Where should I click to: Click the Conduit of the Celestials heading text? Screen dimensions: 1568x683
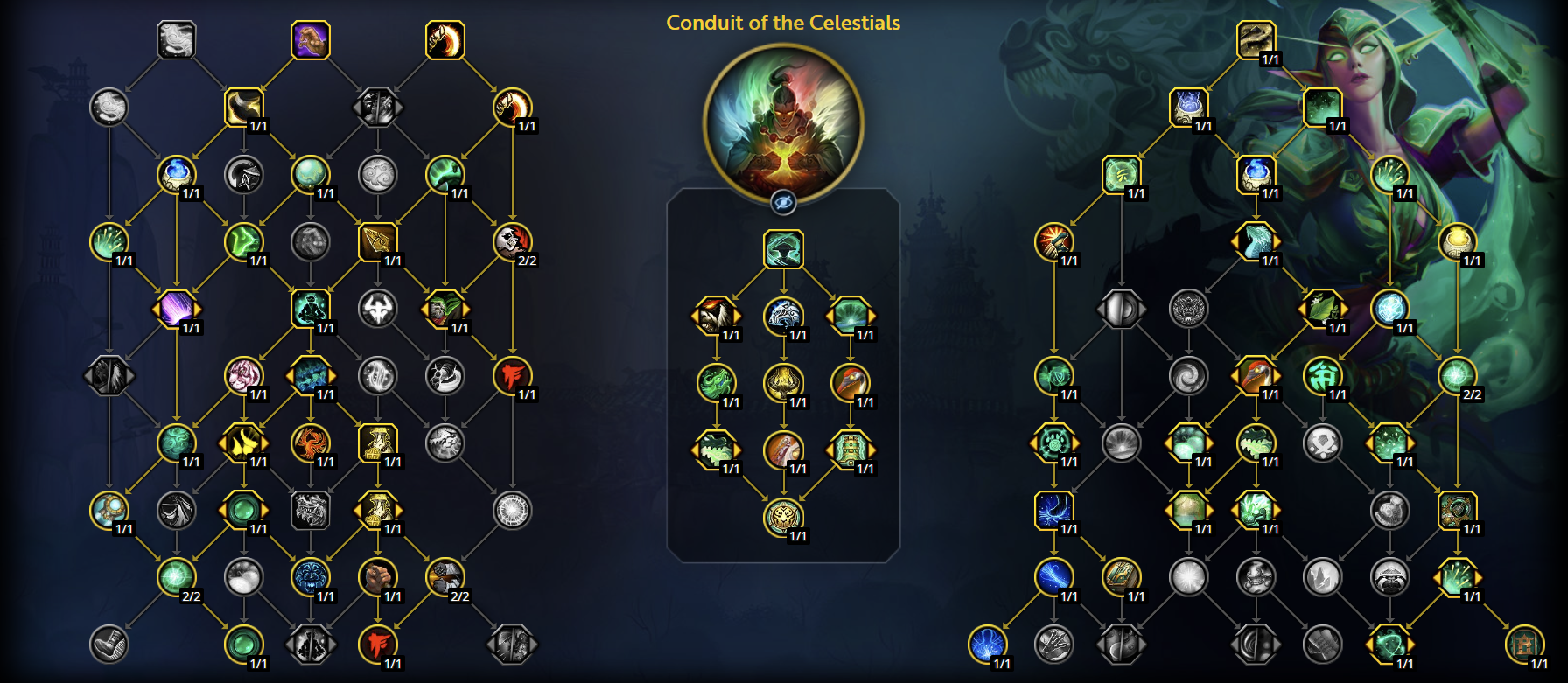783,24
